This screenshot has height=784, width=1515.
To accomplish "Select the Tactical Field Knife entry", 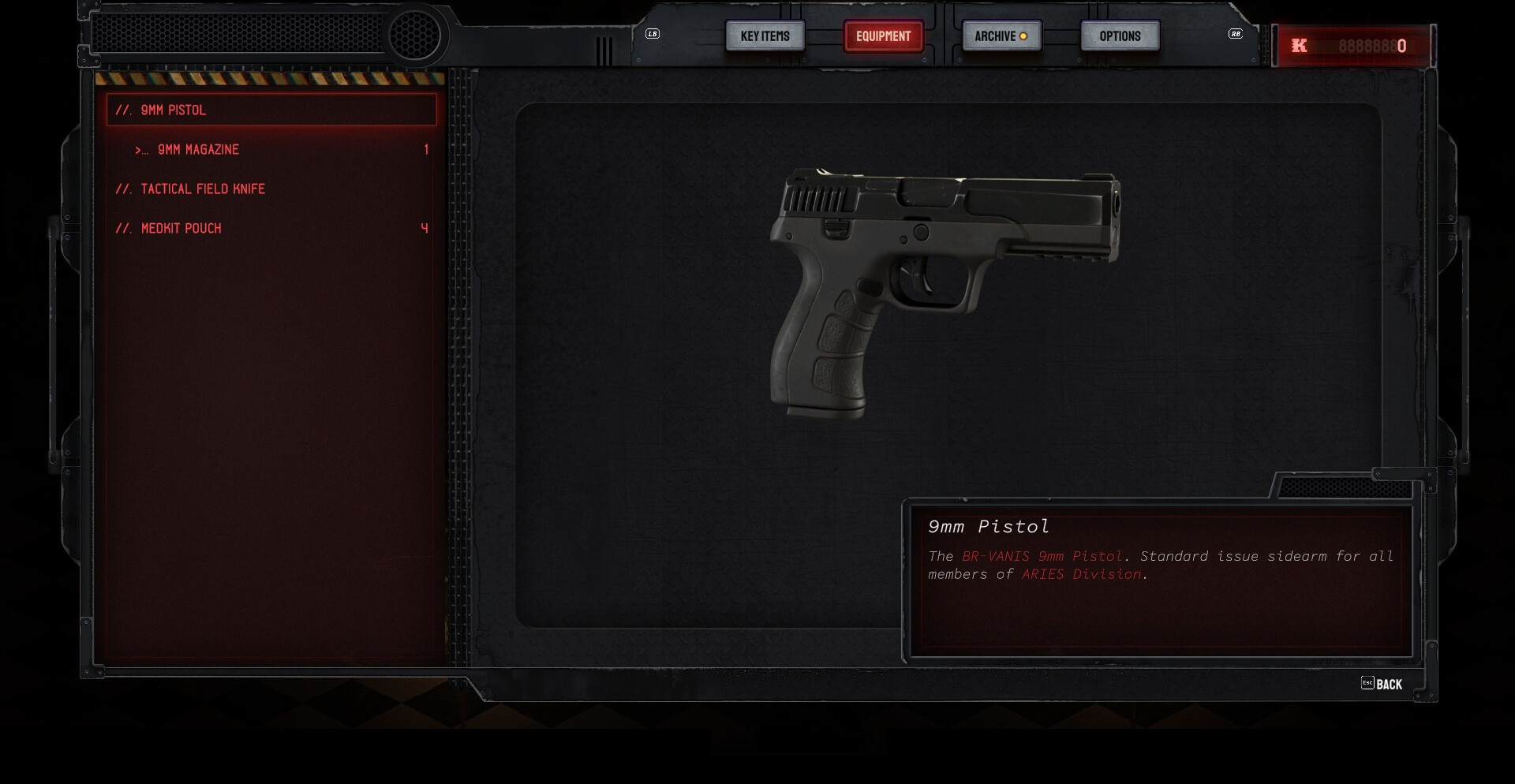I will click(x=271, y=189).
